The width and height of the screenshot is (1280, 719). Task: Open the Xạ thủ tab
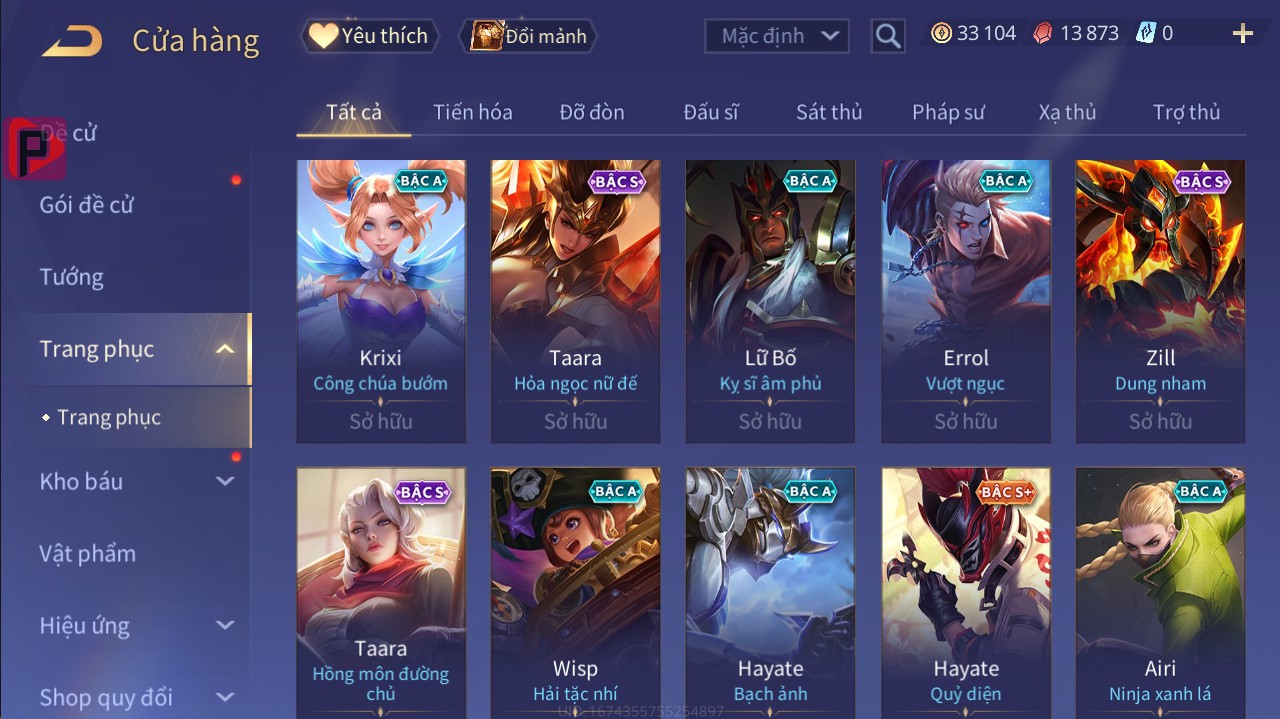[1067, 112]
